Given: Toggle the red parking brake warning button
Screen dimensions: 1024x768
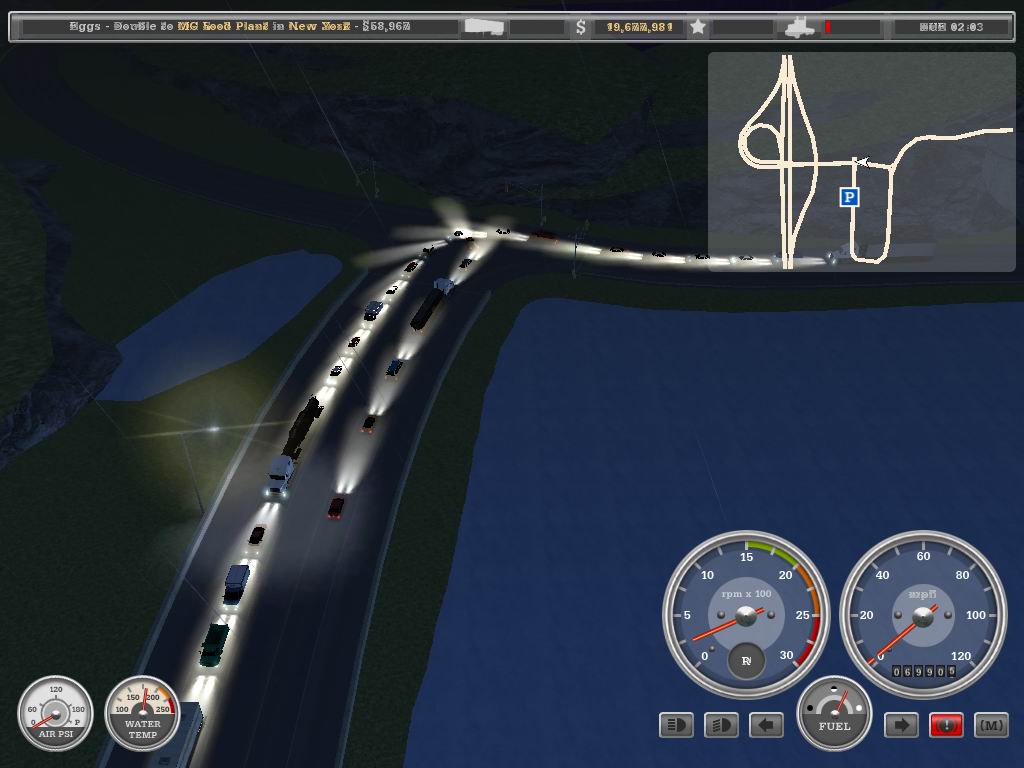Looking at the screenshot, I should click(946, 725).
